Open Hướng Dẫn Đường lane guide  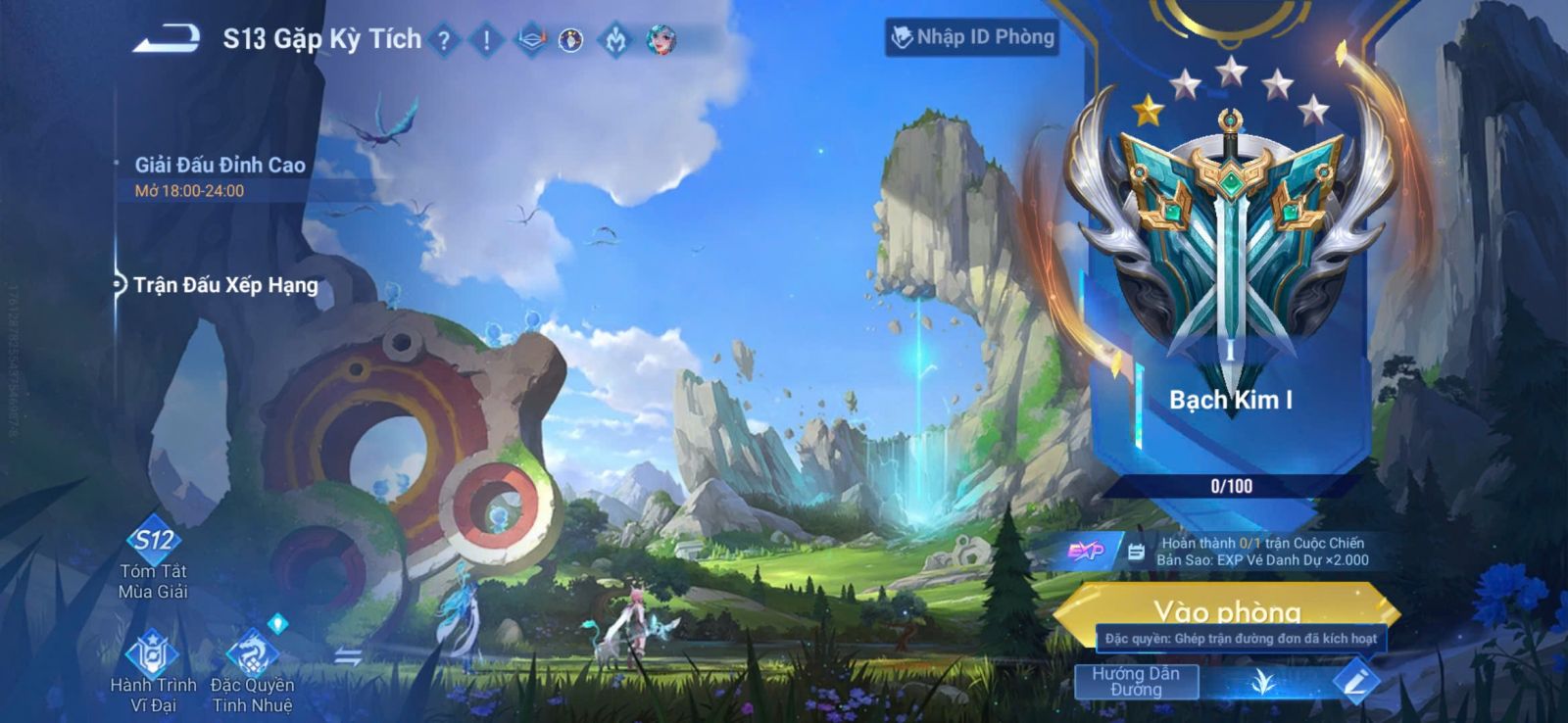tap(1136, 681)
